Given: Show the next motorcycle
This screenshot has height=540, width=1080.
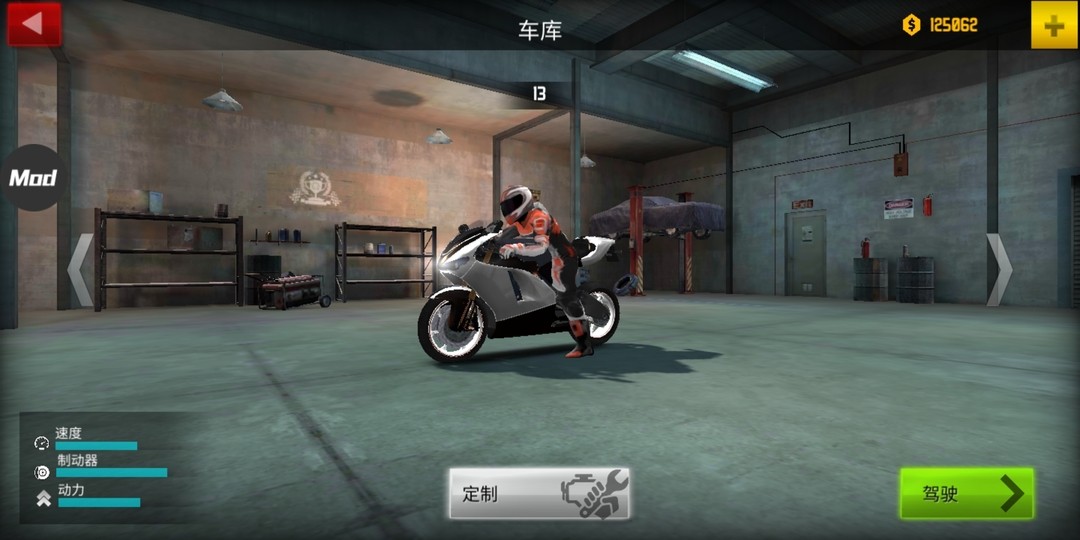Looking at the screenshot, I should point(999,269).
